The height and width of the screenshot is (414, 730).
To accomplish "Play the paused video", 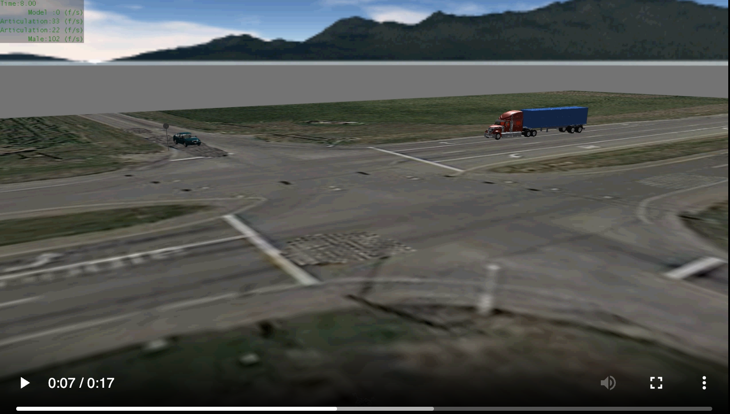I will click(x=25, y=383).
